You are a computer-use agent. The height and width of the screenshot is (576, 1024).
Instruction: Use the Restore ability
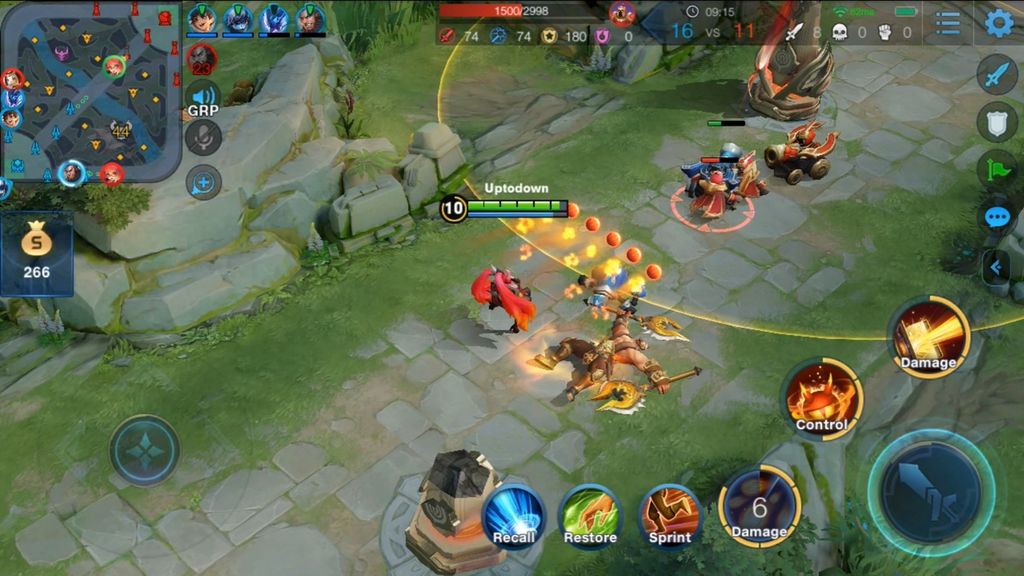pyautogui.click(x=590, y=514)
